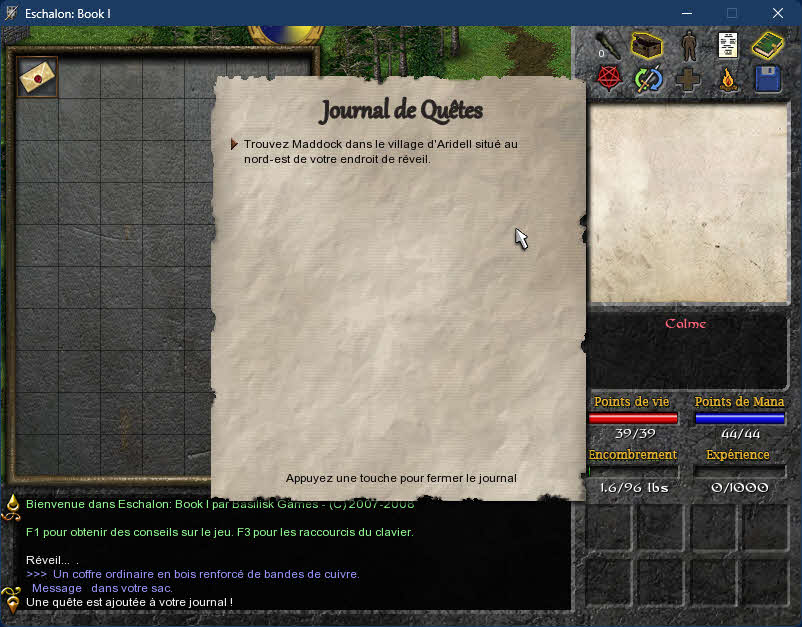Make camp with the campfire icon

coord(728,79)
